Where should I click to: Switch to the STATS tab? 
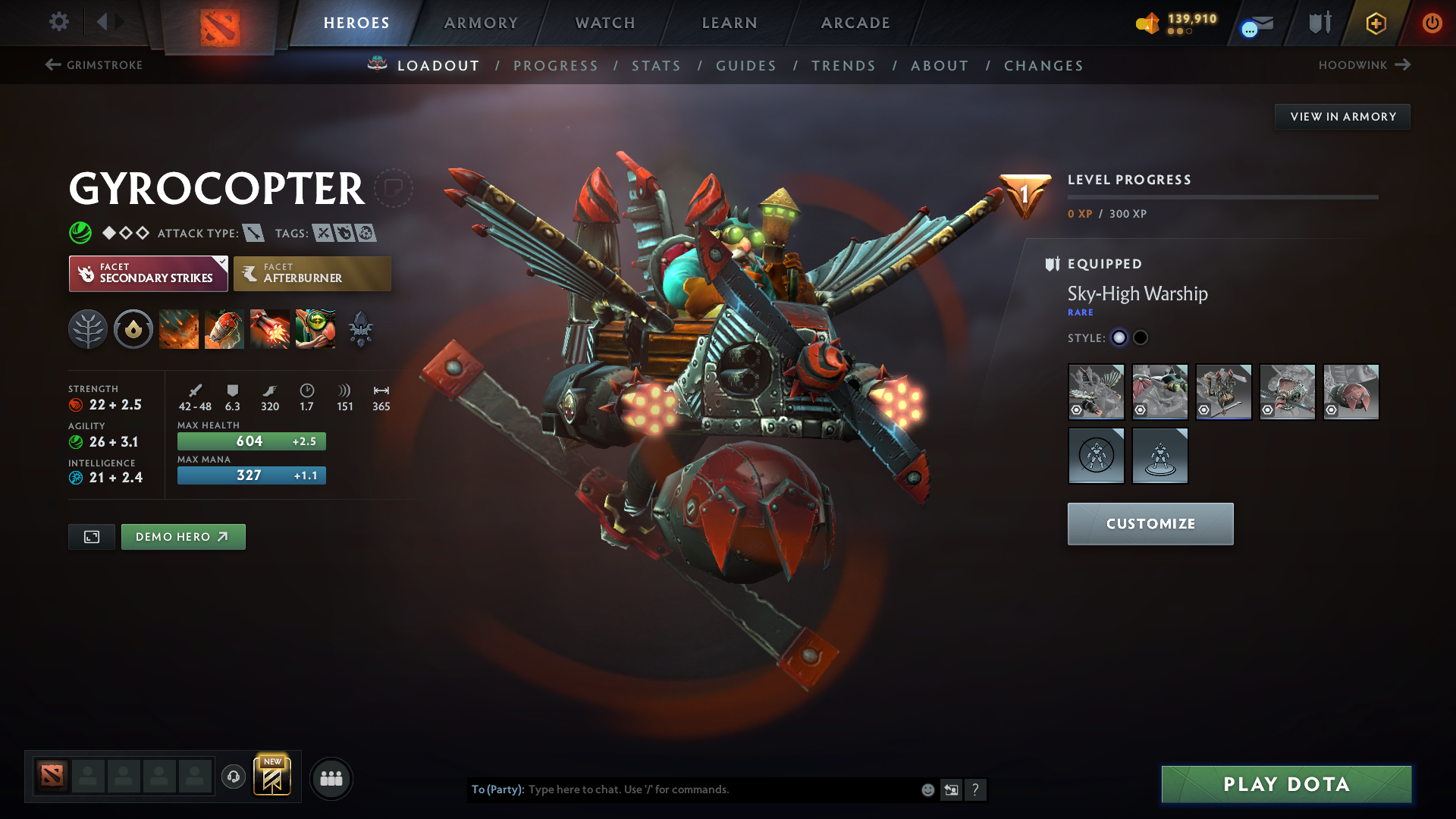pos(656,66)
